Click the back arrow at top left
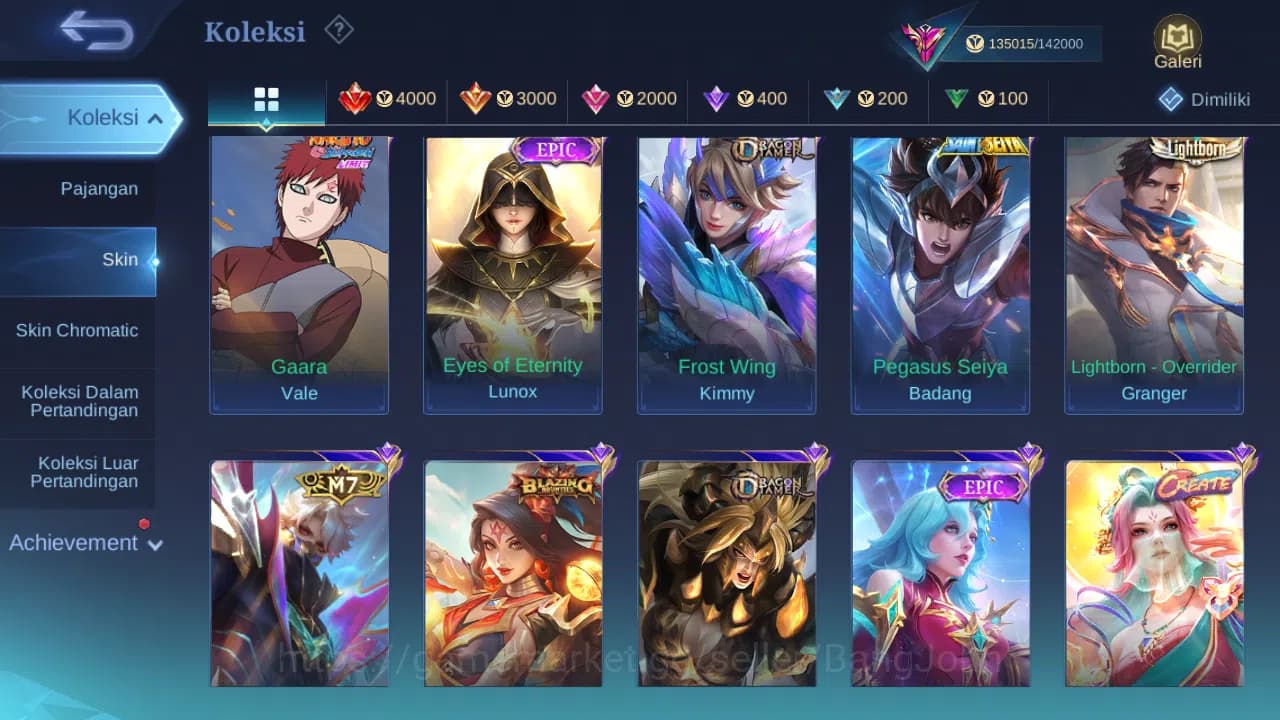 [90, 30]
